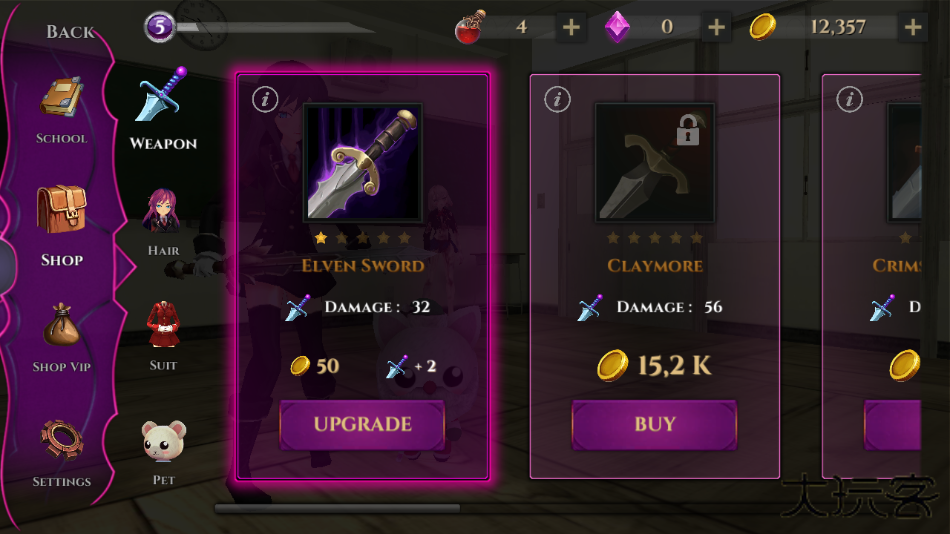Add more red potions
This screenshot has height=534, width=950.
pyautogui.click(x=571, y=27)
